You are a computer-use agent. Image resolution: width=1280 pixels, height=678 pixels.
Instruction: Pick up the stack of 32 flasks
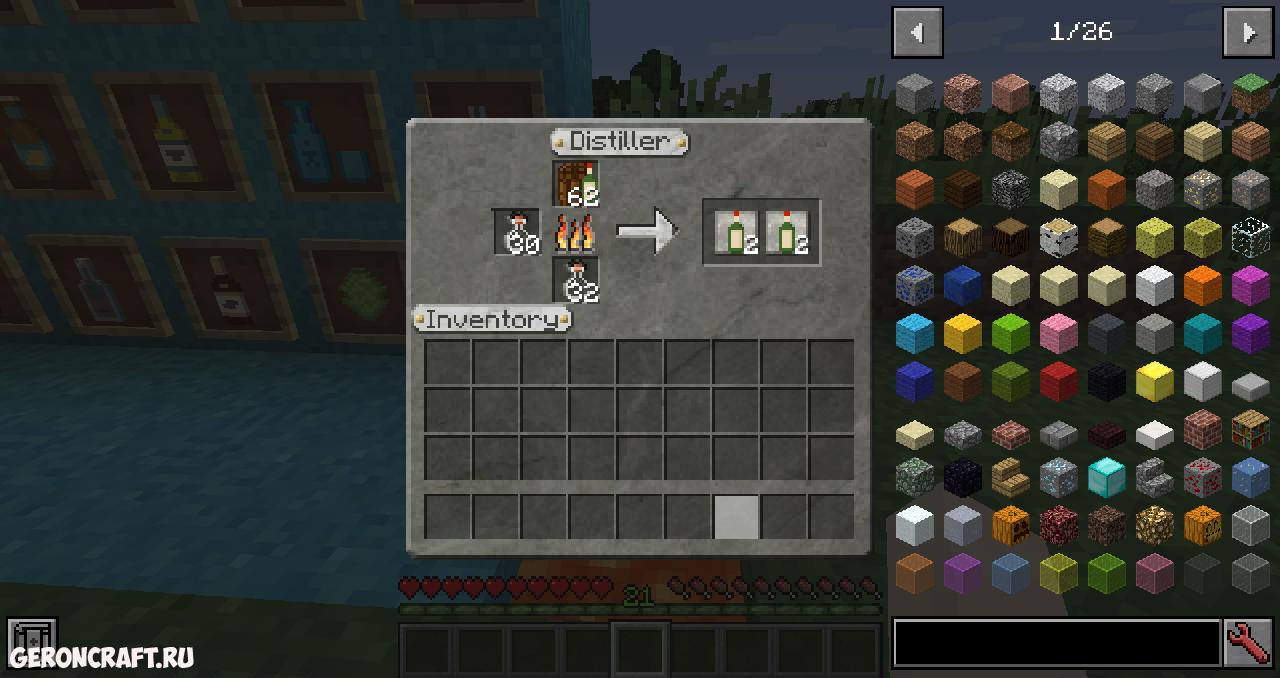point(576,280)
